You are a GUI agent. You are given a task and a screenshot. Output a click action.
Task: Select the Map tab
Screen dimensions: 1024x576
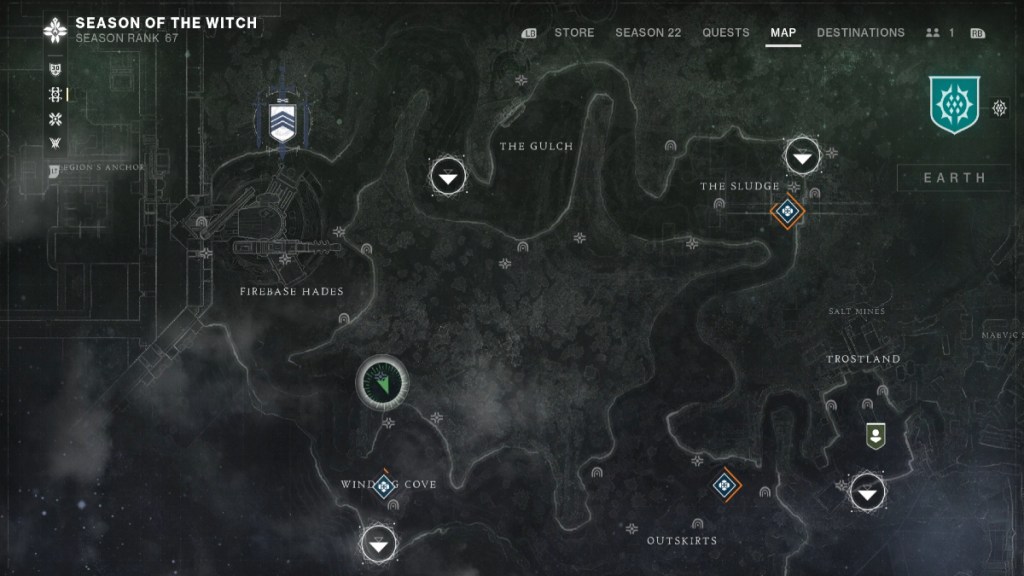click(x=783, y=32)
